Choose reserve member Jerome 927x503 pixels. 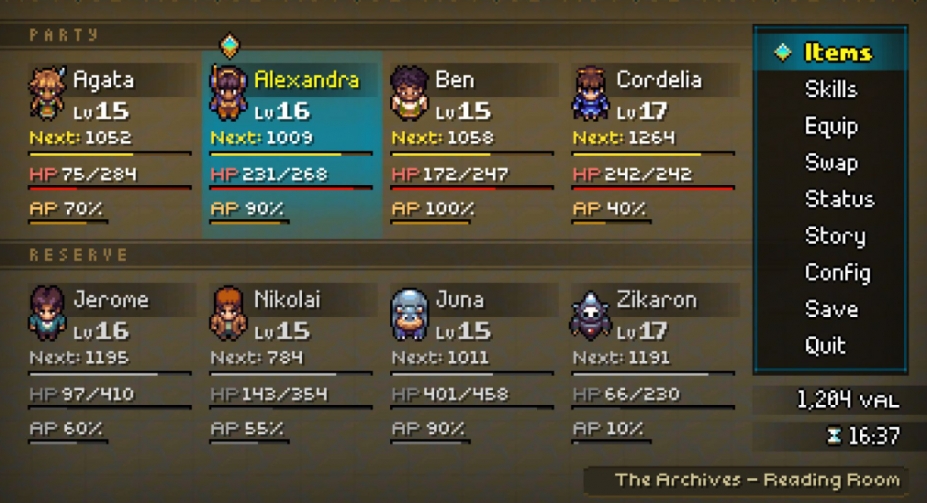110,365
